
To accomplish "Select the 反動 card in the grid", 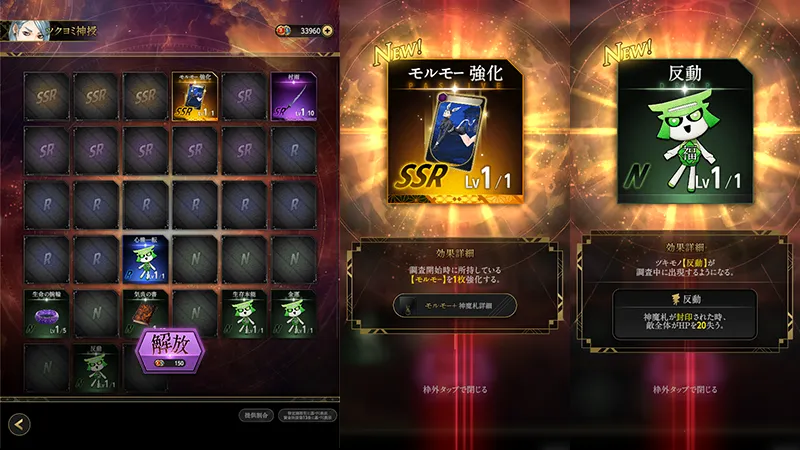I will click(x=97, y=367).
